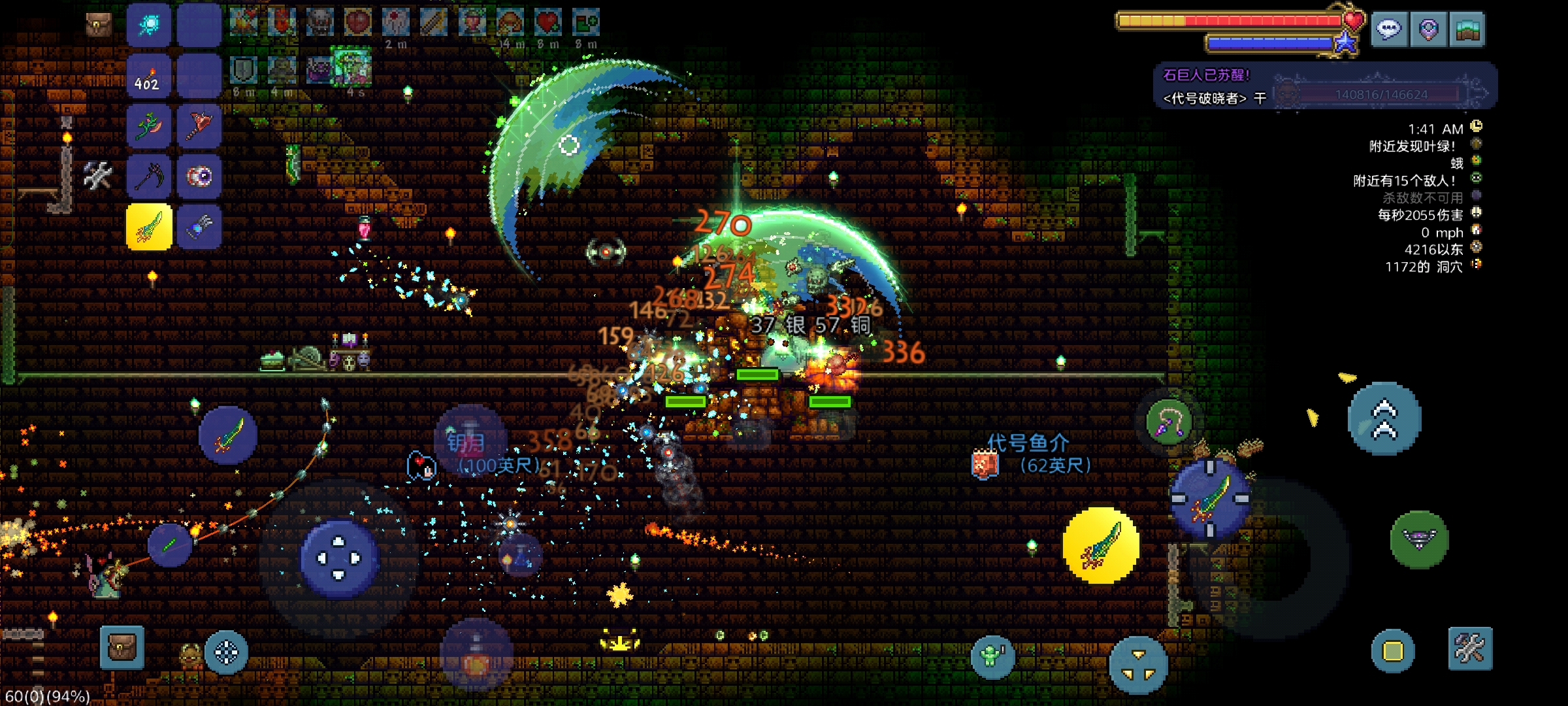The width and height of the screenshot is (1568, 706).
Task: Tap the double-arrow jump button
Action: 1384,419
